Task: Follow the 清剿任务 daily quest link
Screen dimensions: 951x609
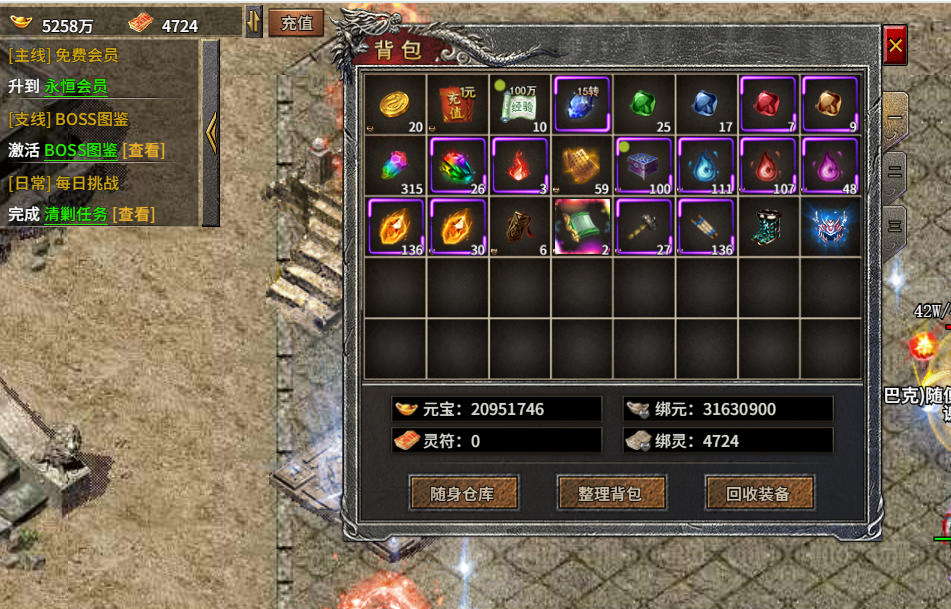Action: [76, 214]
